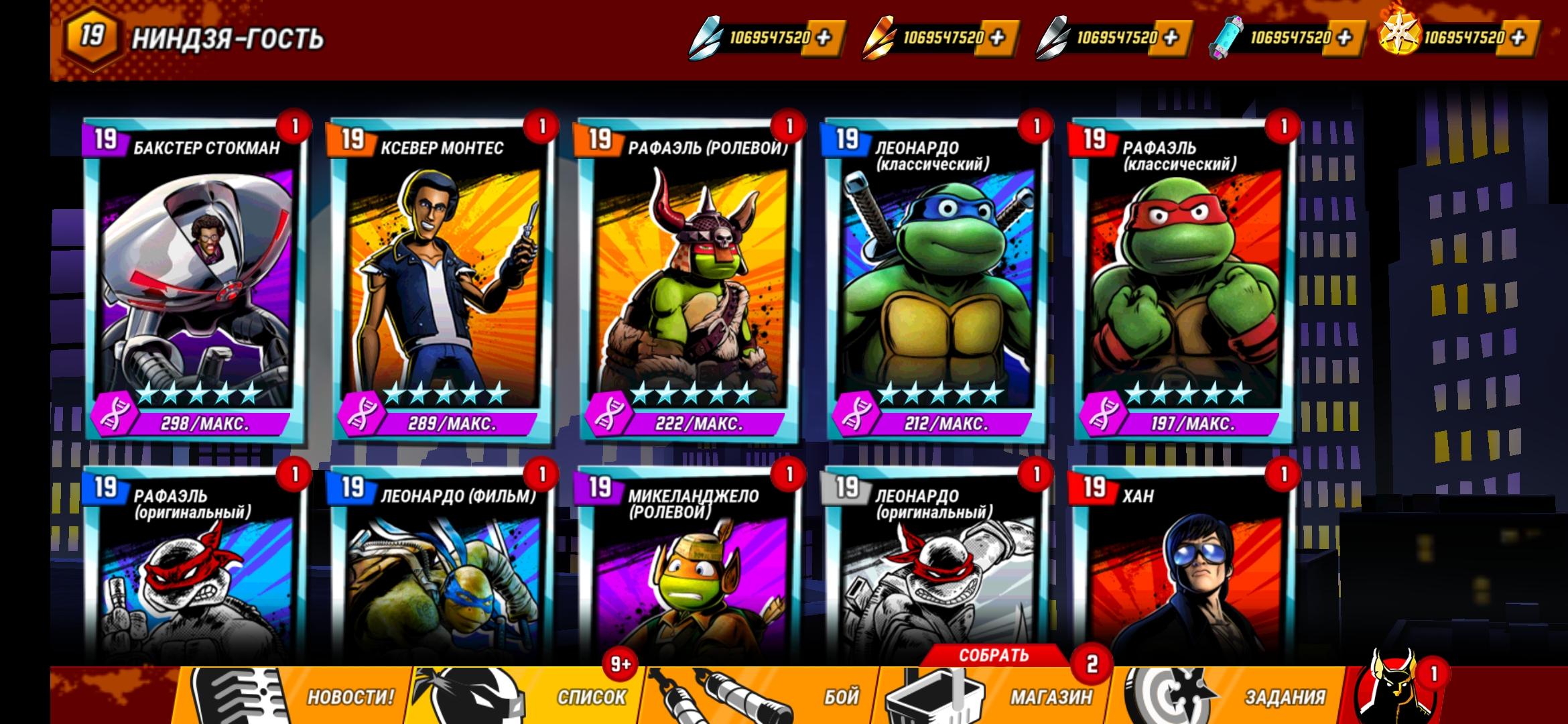The width and height of the screenshot is (1568, 724).
Task: Open the horned mask icon menu
Action: coord(1394,690)
